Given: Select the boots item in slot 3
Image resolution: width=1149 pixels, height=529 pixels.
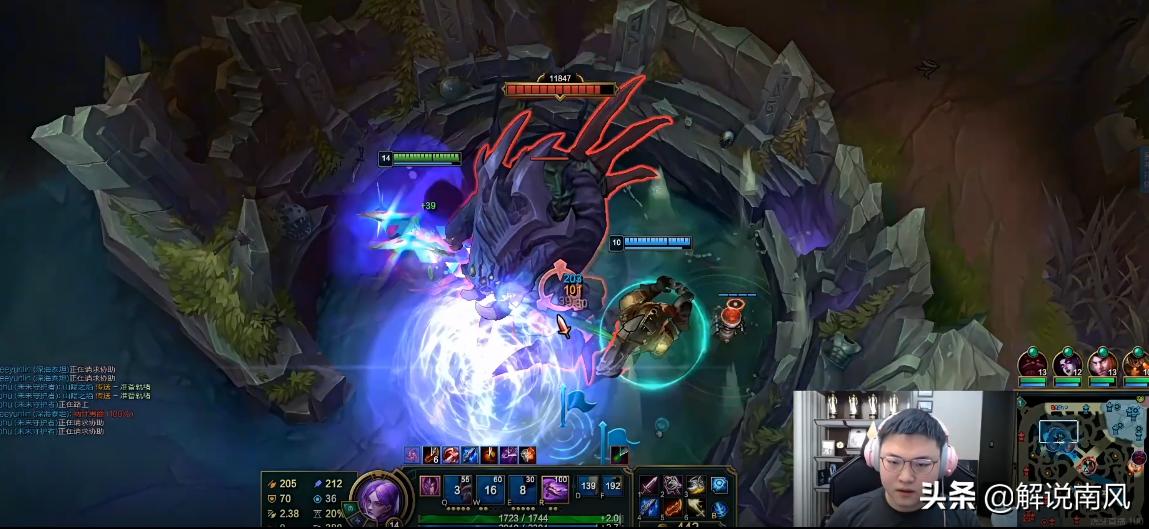Looking at the screenshot, I should 694,485.
